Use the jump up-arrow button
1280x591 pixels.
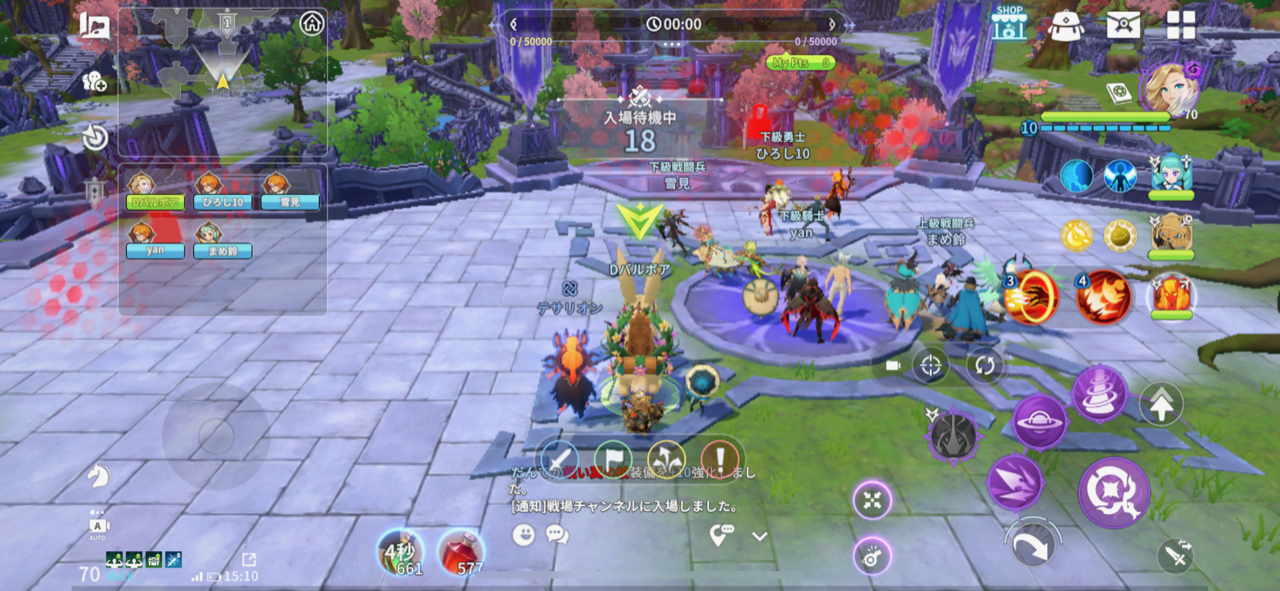pyautogui.click(x=1161, y=404)
